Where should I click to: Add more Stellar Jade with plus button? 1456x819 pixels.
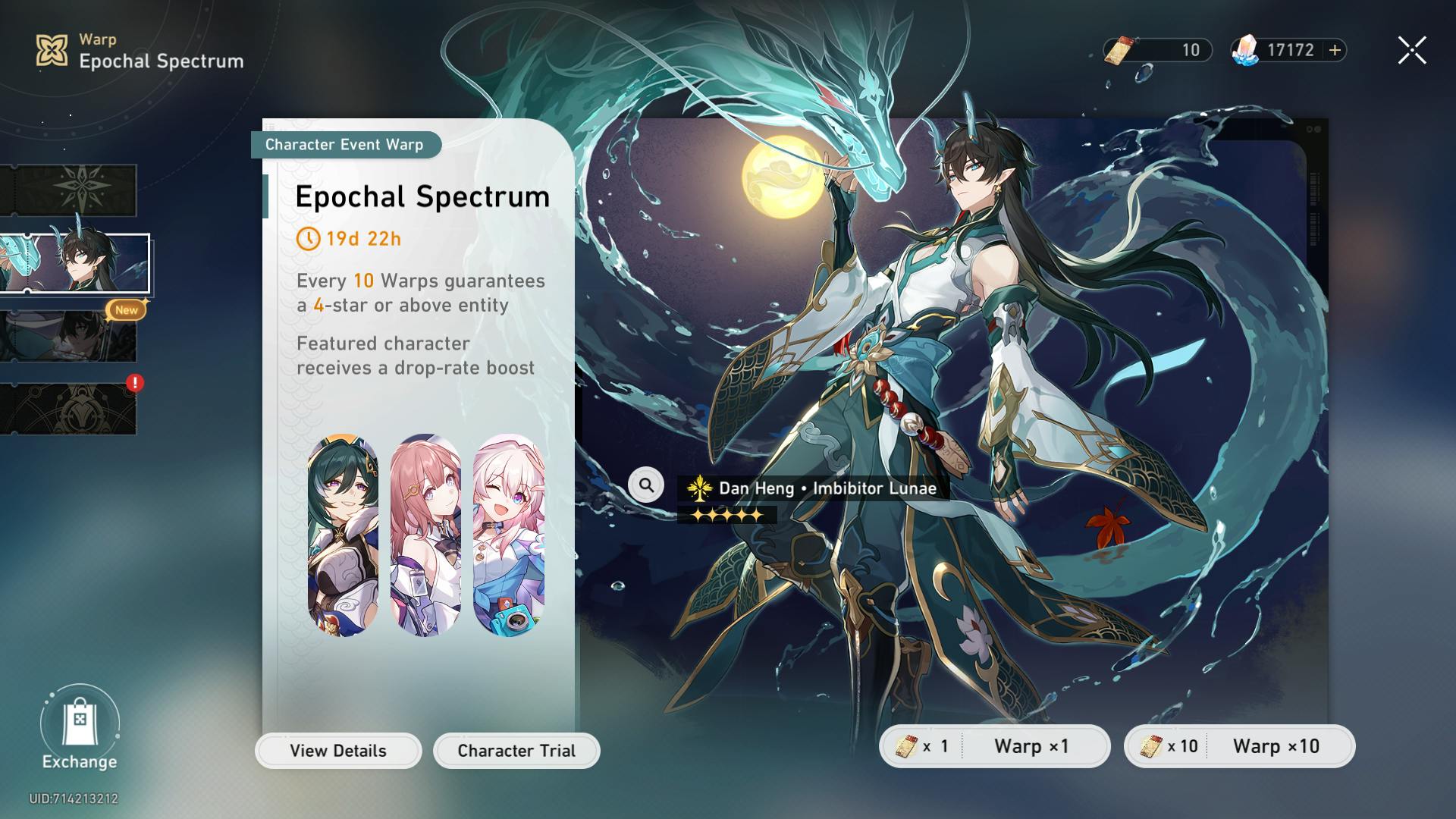click(1335, 50)
